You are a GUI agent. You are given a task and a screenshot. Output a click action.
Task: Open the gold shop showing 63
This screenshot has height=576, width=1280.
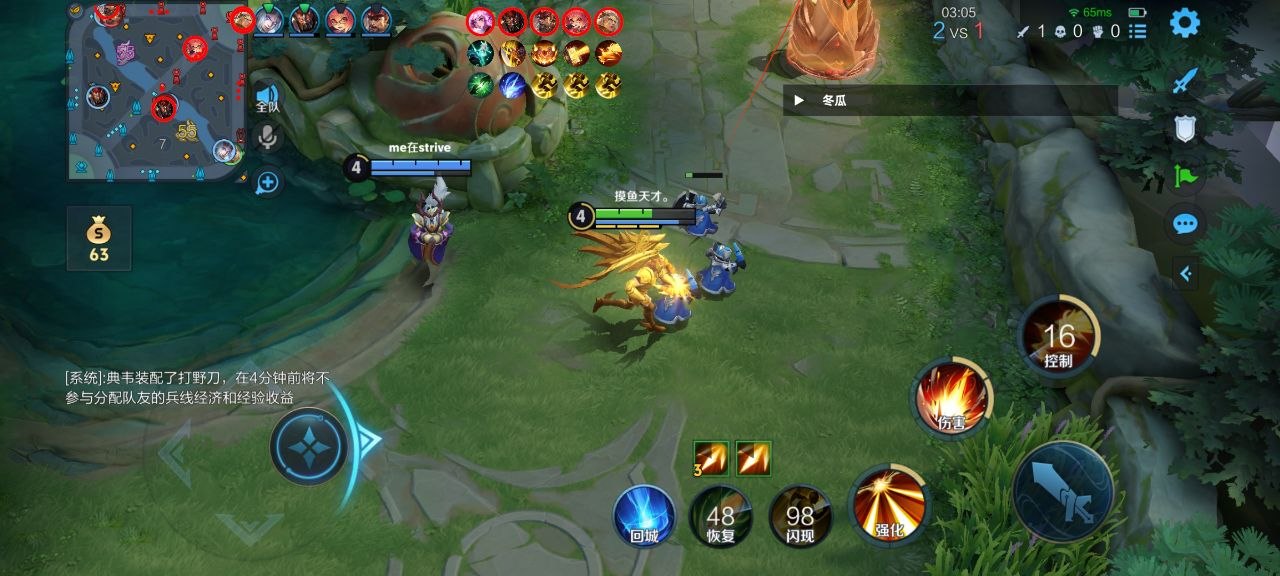point(98,238)
